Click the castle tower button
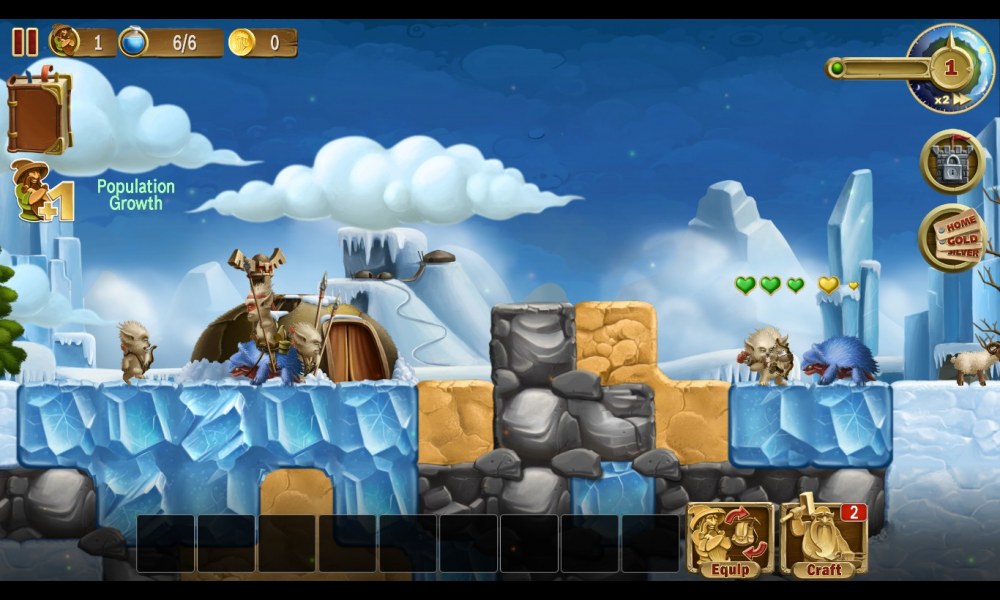This screenshot has width=1000, height=600. 952,162
